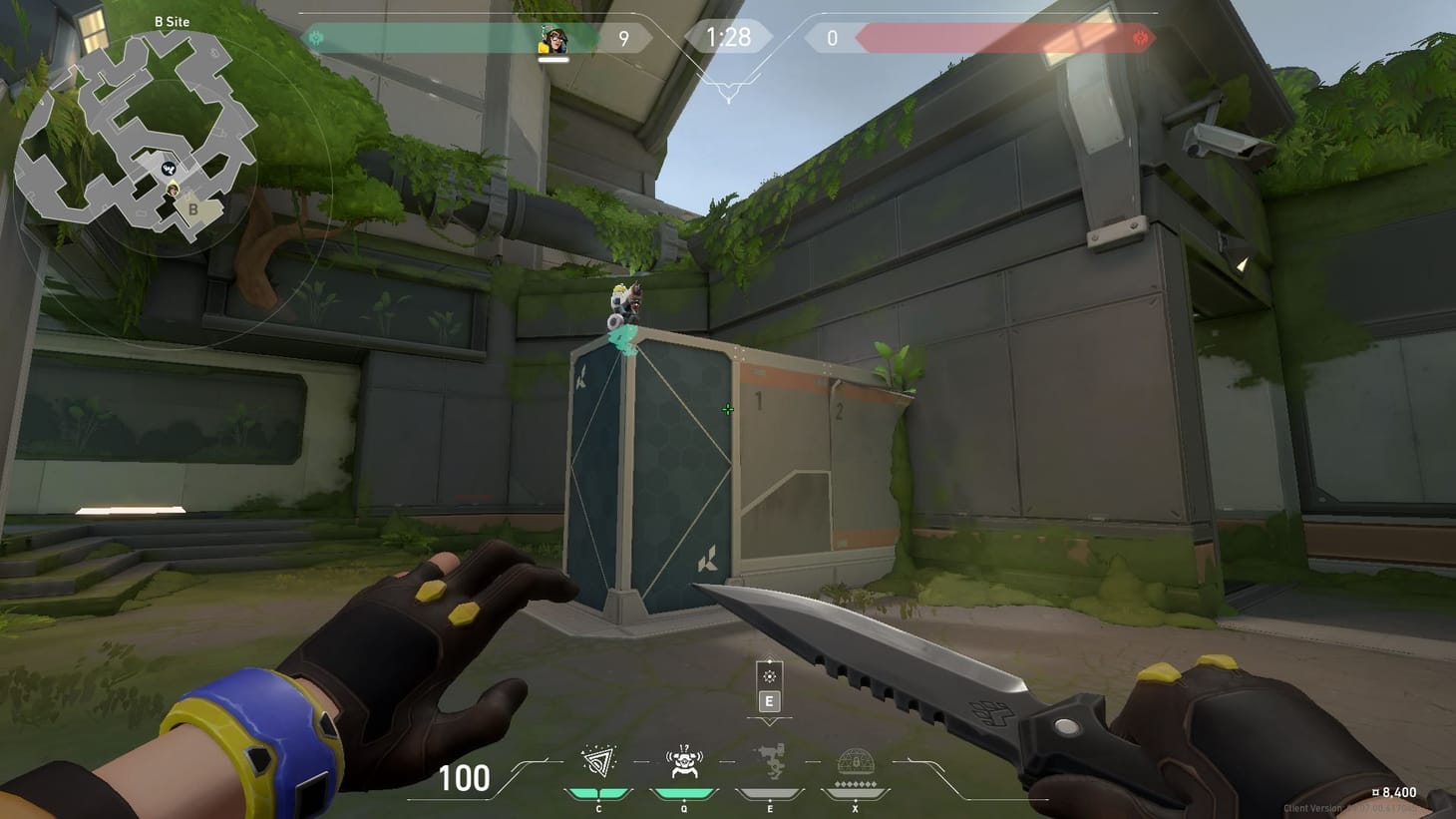
Task: Select the Nanoswarm grenade ability icon
Action: pos(598,760)
